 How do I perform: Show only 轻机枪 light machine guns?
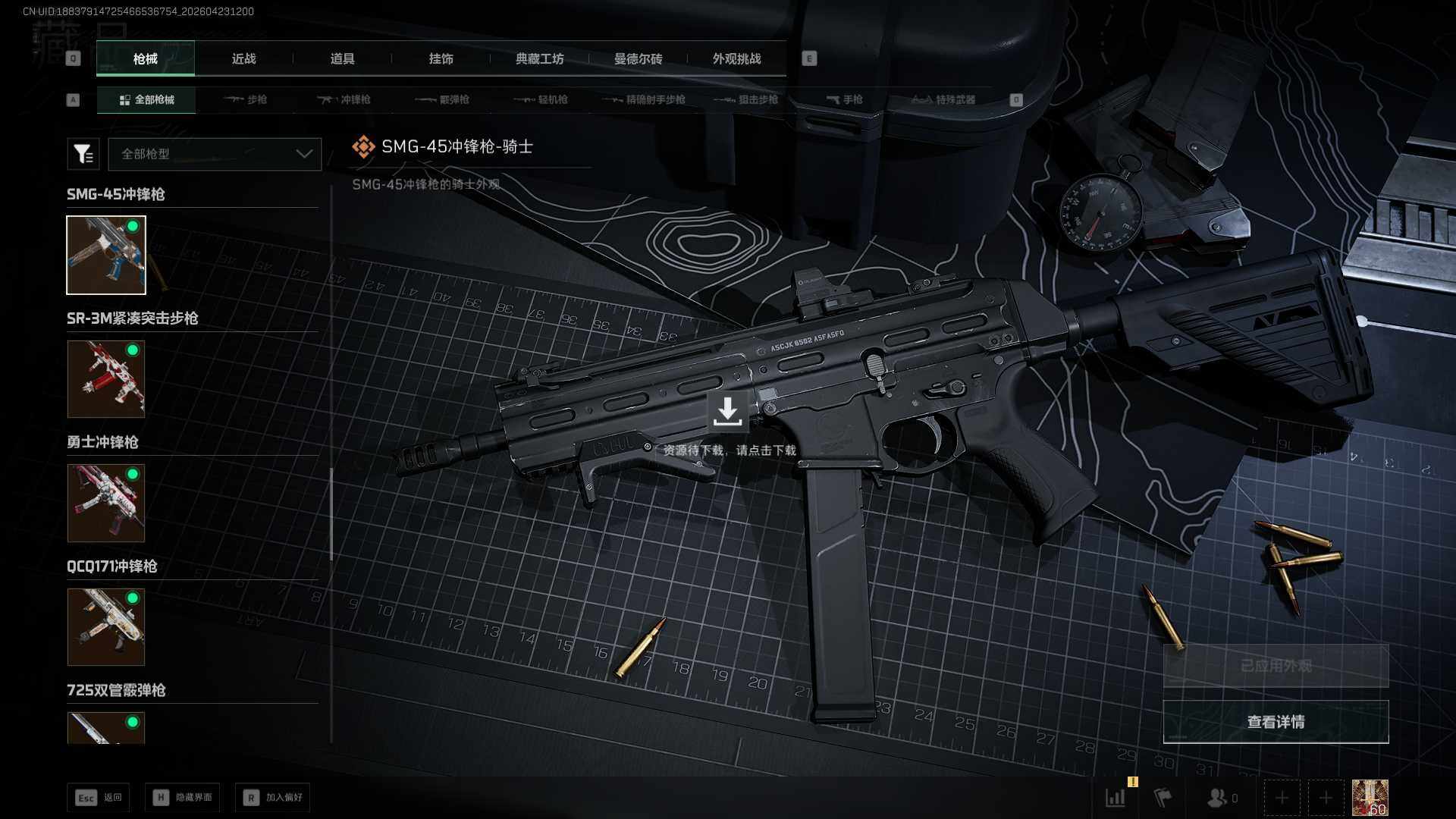[x=541, y=99]
